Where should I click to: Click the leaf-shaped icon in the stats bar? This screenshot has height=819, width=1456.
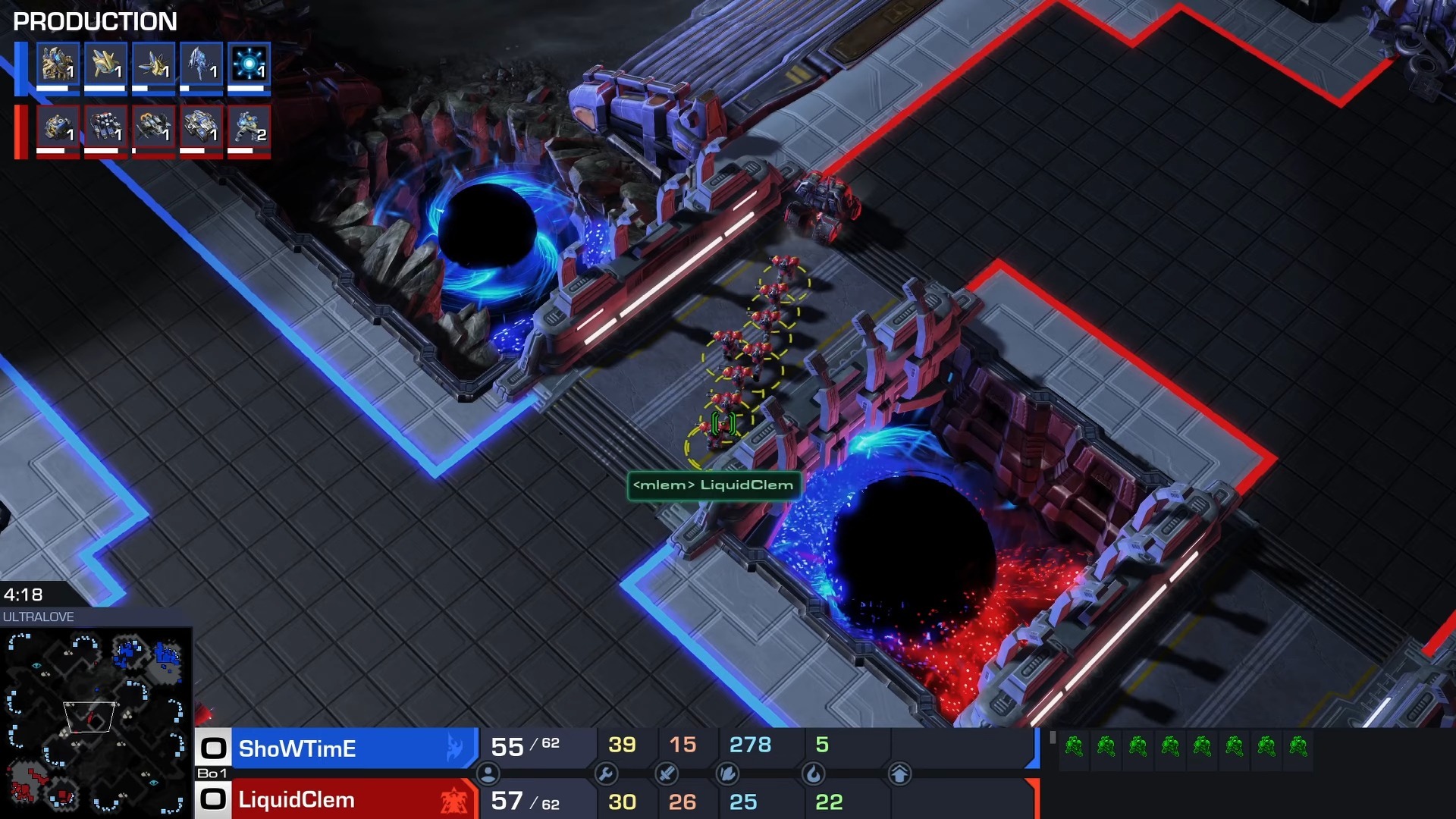click(x=727, y=773)
